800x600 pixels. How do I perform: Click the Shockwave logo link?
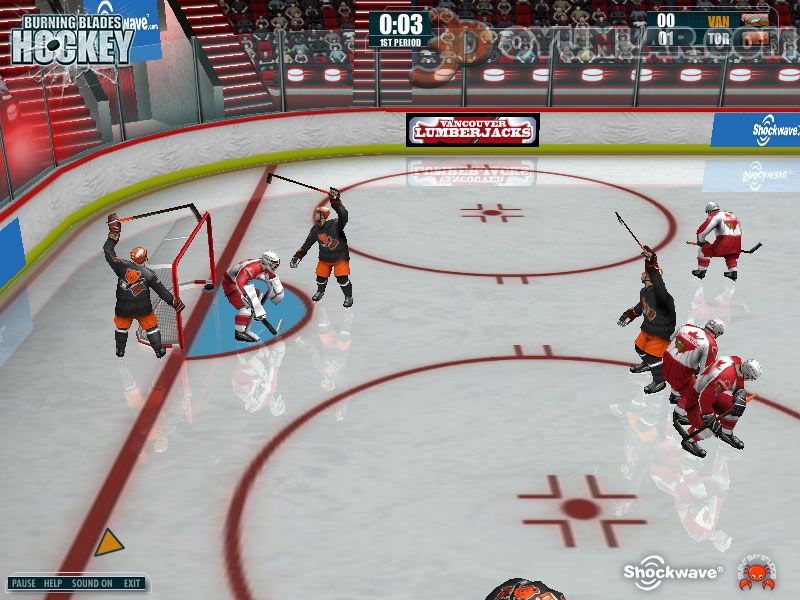pyautogui.click(x=673, y=571)
